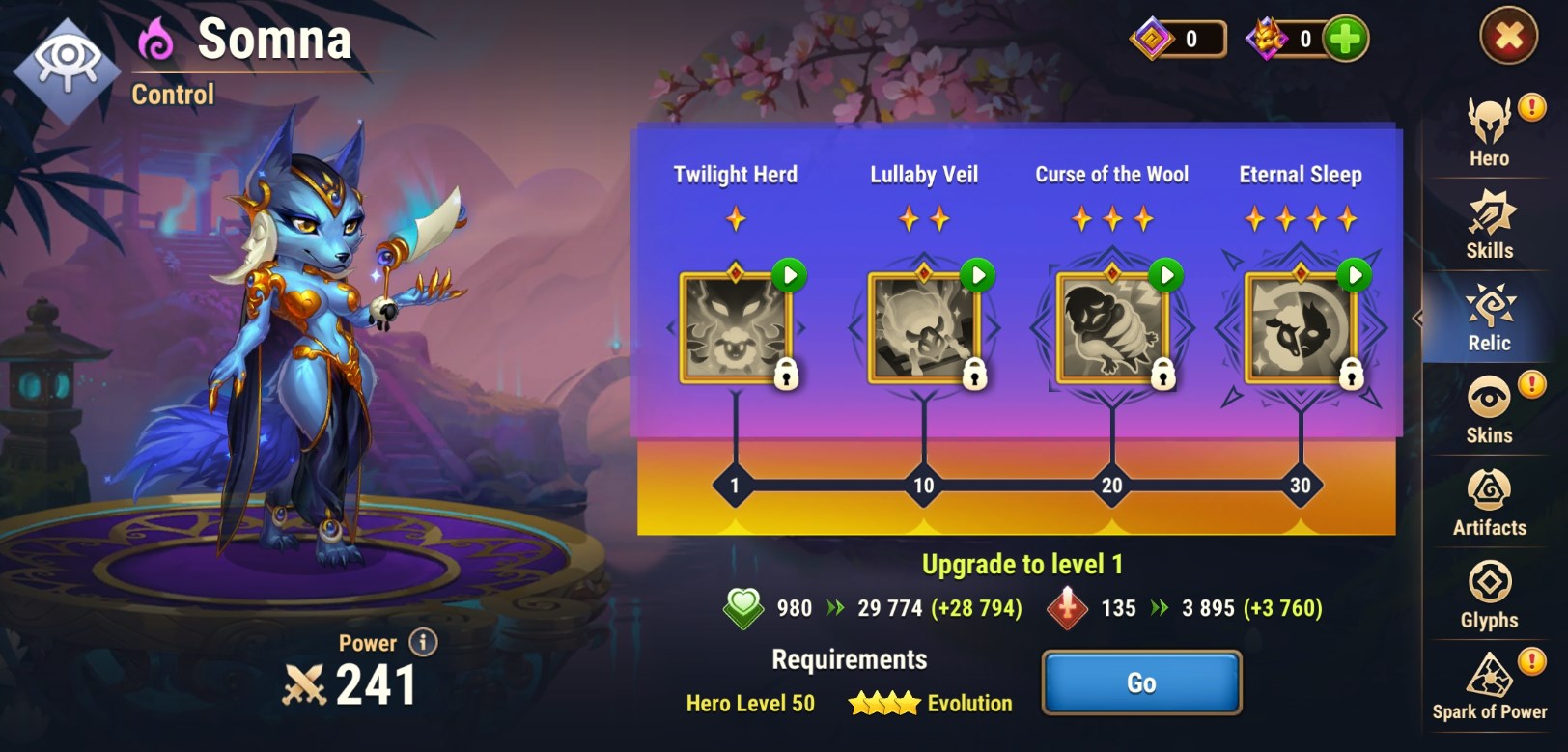This screenshot has width=1568, height=752.
Task: Play the Eternal Sleep skill preview
Action: [1352, 274]
